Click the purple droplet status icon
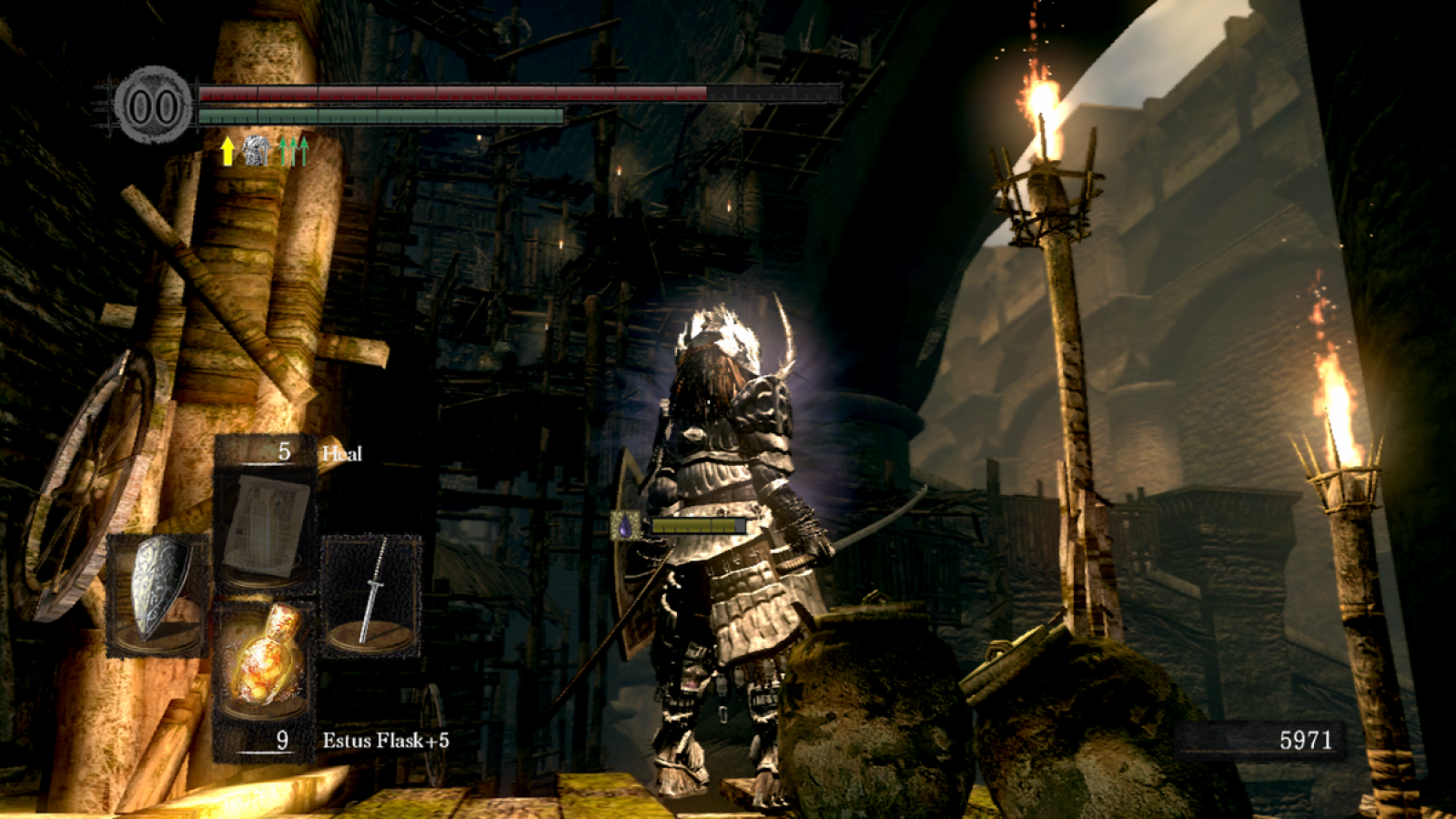 click(624, 526)
